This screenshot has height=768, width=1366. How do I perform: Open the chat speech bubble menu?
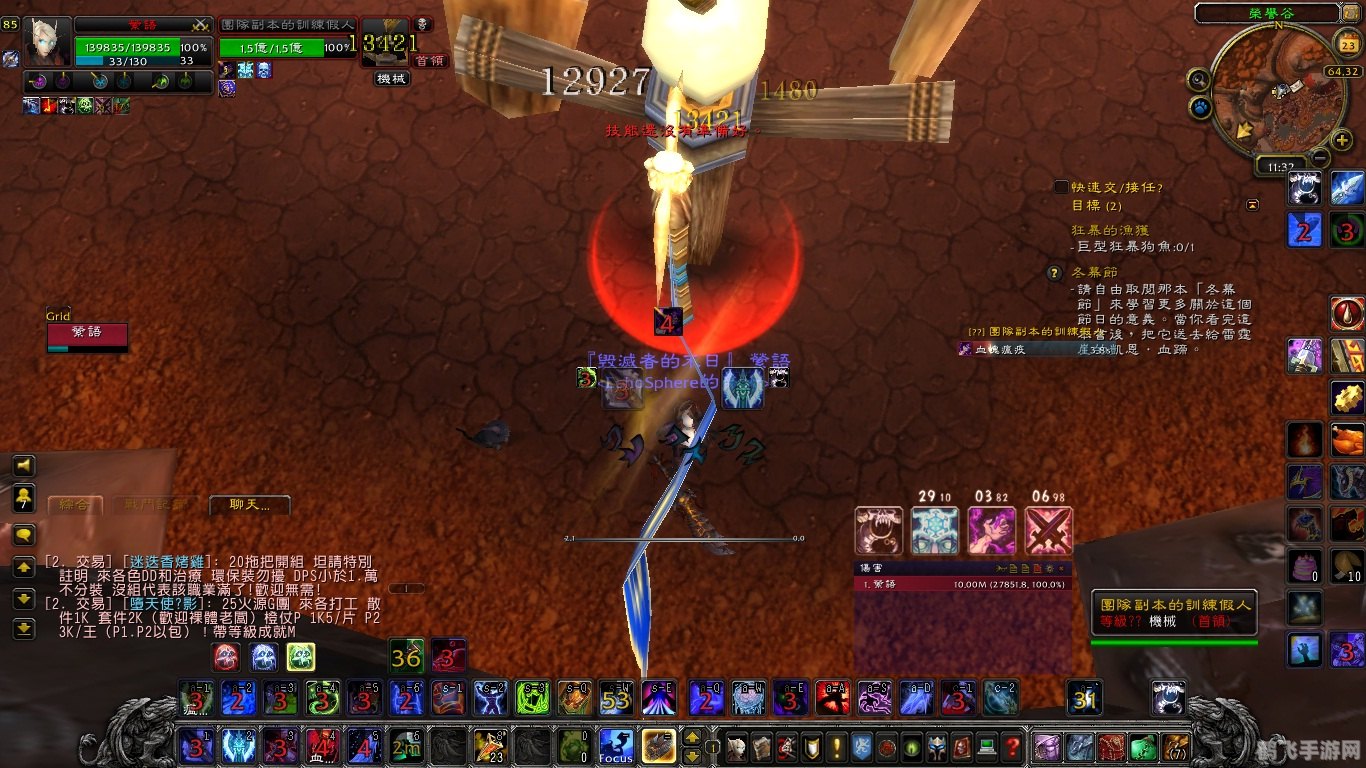click(23, 534)
